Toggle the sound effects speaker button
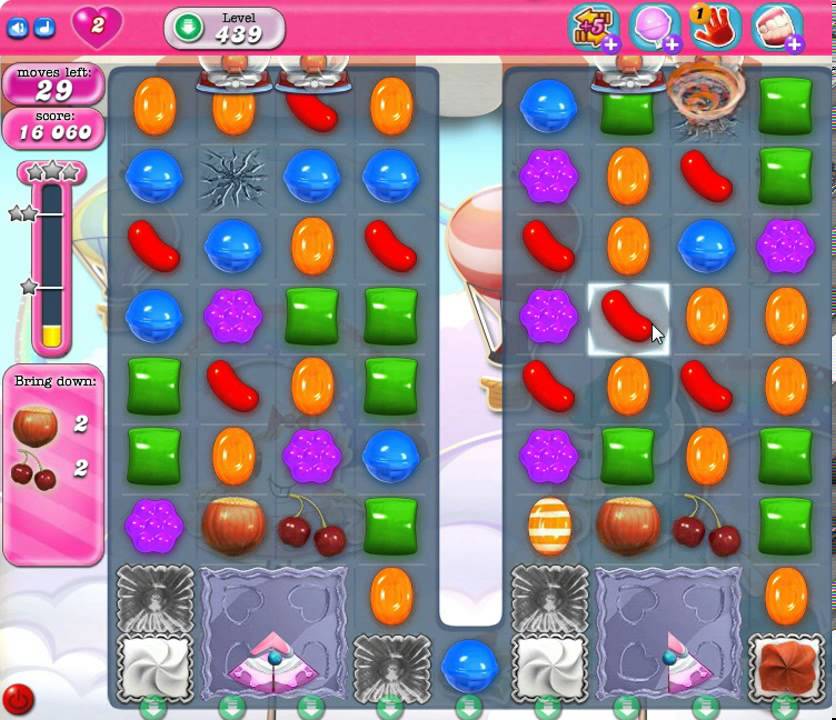Screen dimensions: 836x720 [x=17, y=28]
